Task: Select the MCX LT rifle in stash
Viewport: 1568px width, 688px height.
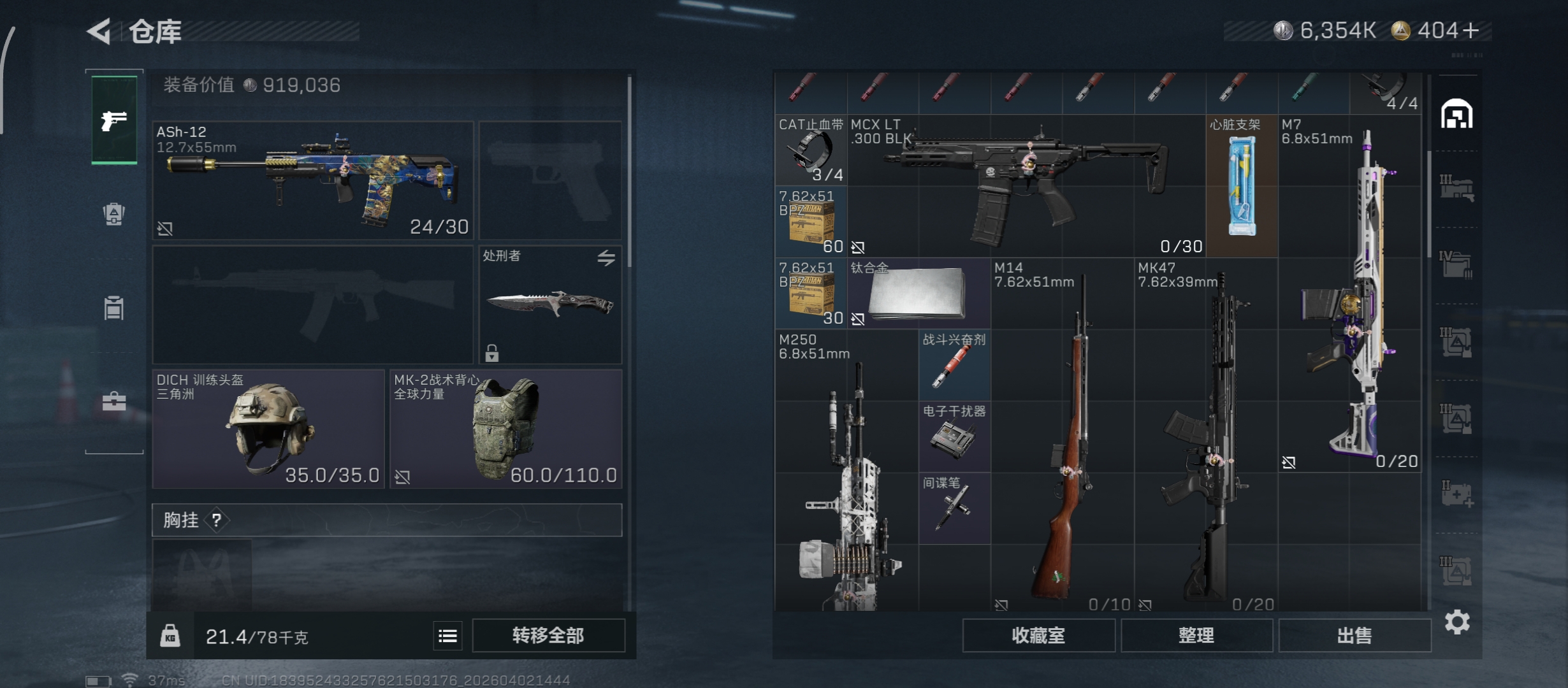Action: [x=1026, y=186]
